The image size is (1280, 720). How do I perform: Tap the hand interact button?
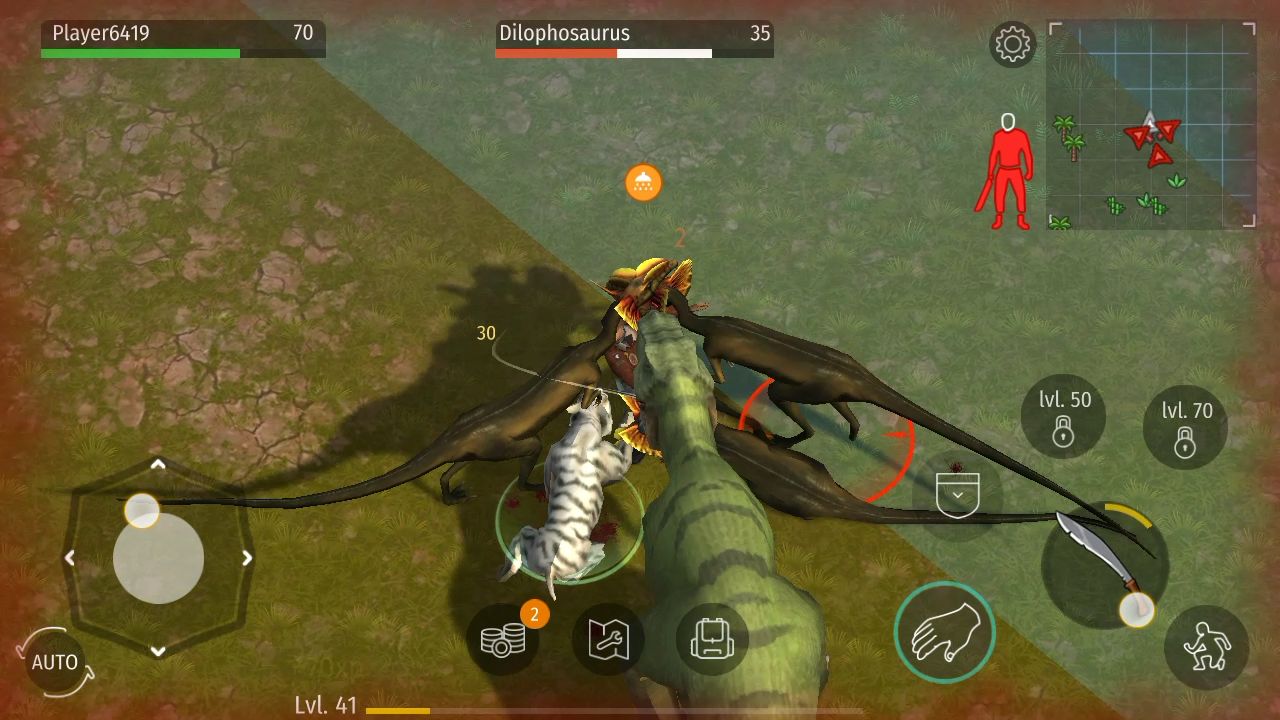(944, 632)
